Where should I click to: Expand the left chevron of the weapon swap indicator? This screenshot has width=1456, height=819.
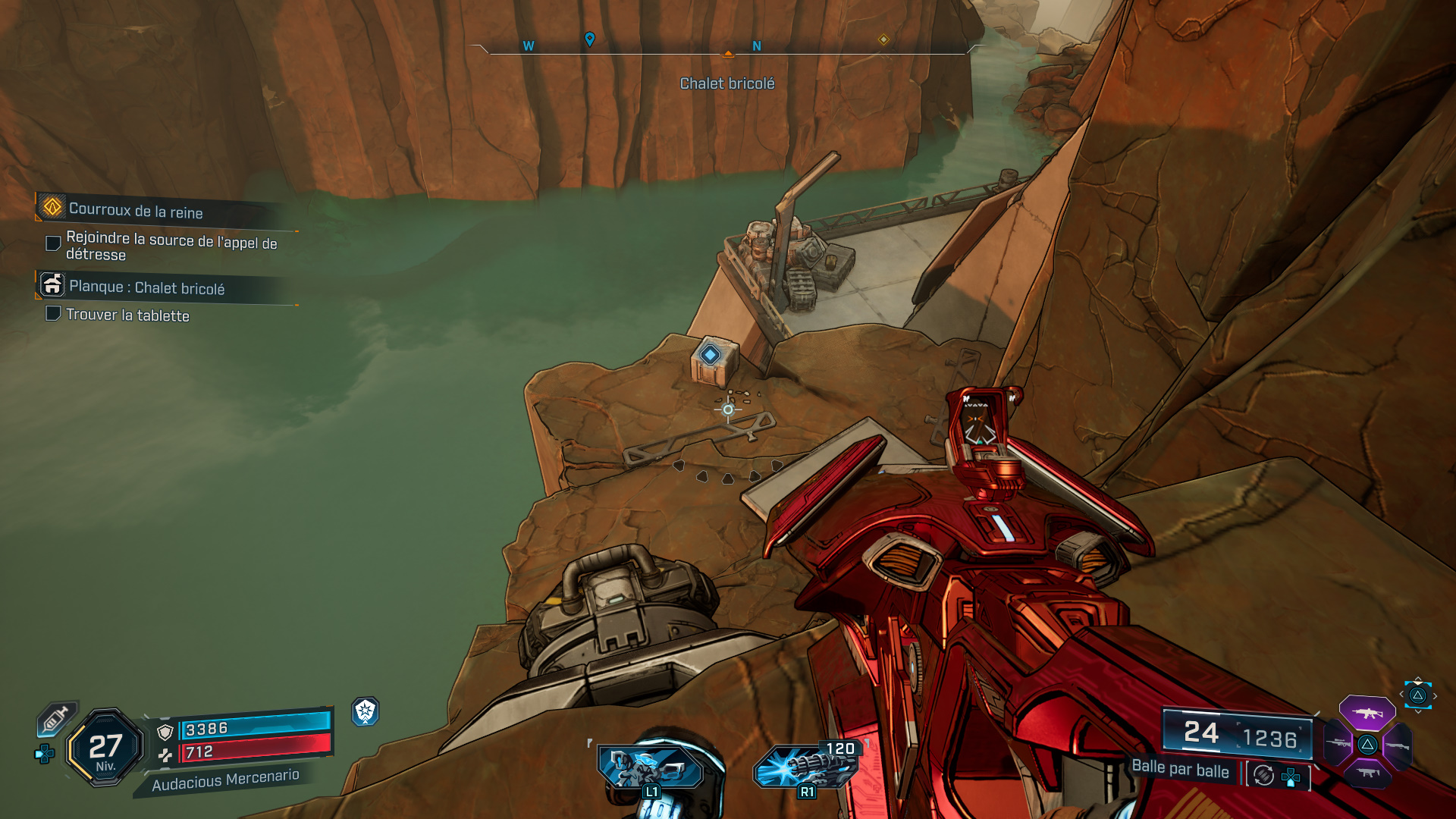(1402, 694)
